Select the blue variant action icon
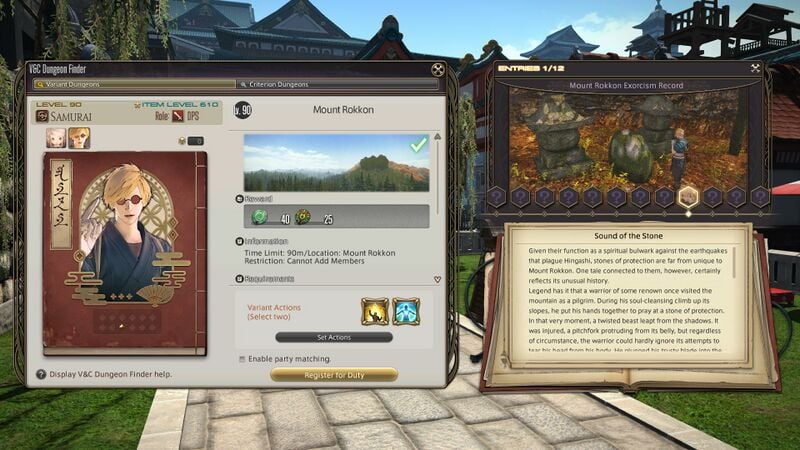 [405, 311]
